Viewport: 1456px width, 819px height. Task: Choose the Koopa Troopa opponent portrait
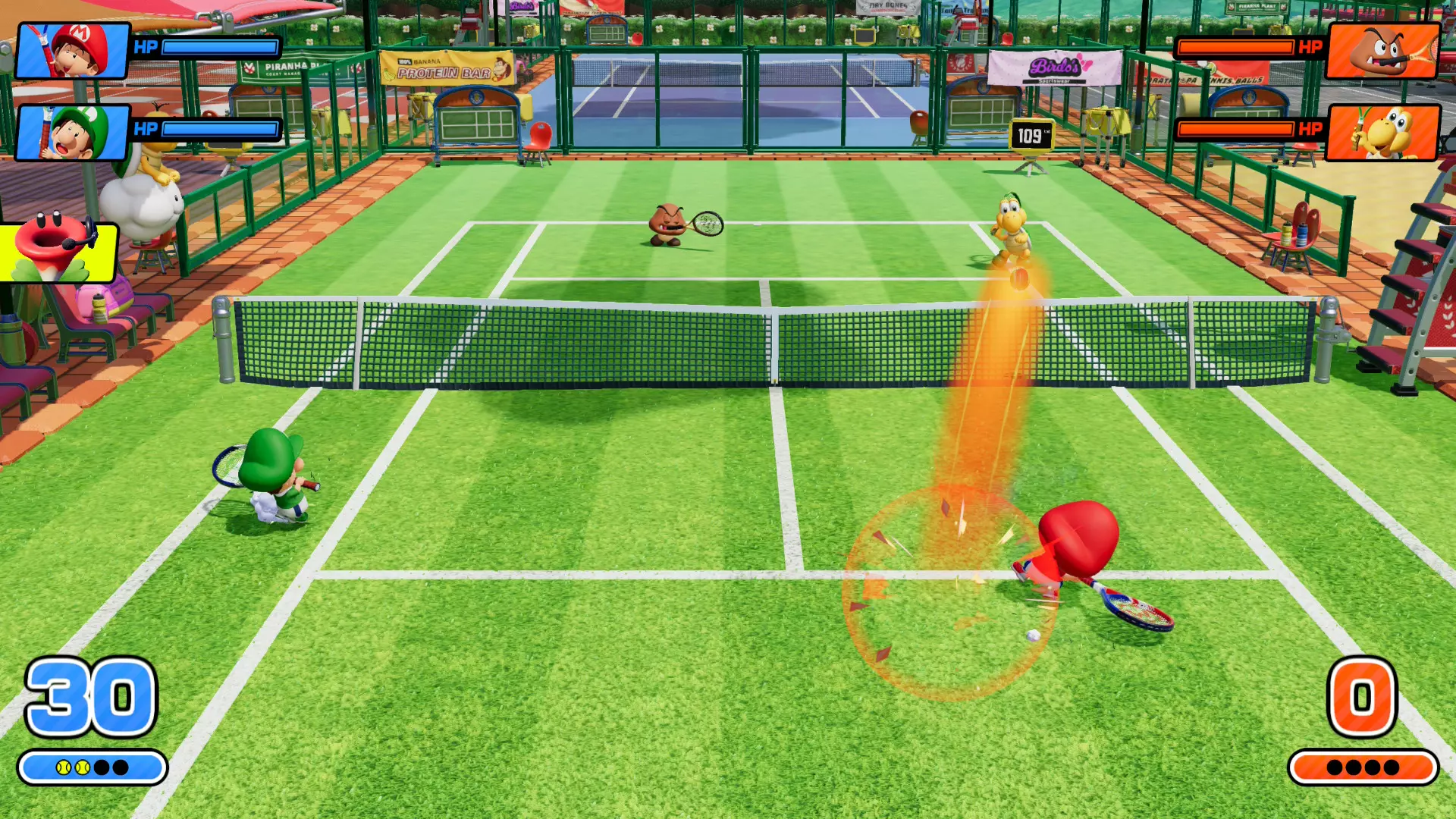click(x=1382, y=133)
